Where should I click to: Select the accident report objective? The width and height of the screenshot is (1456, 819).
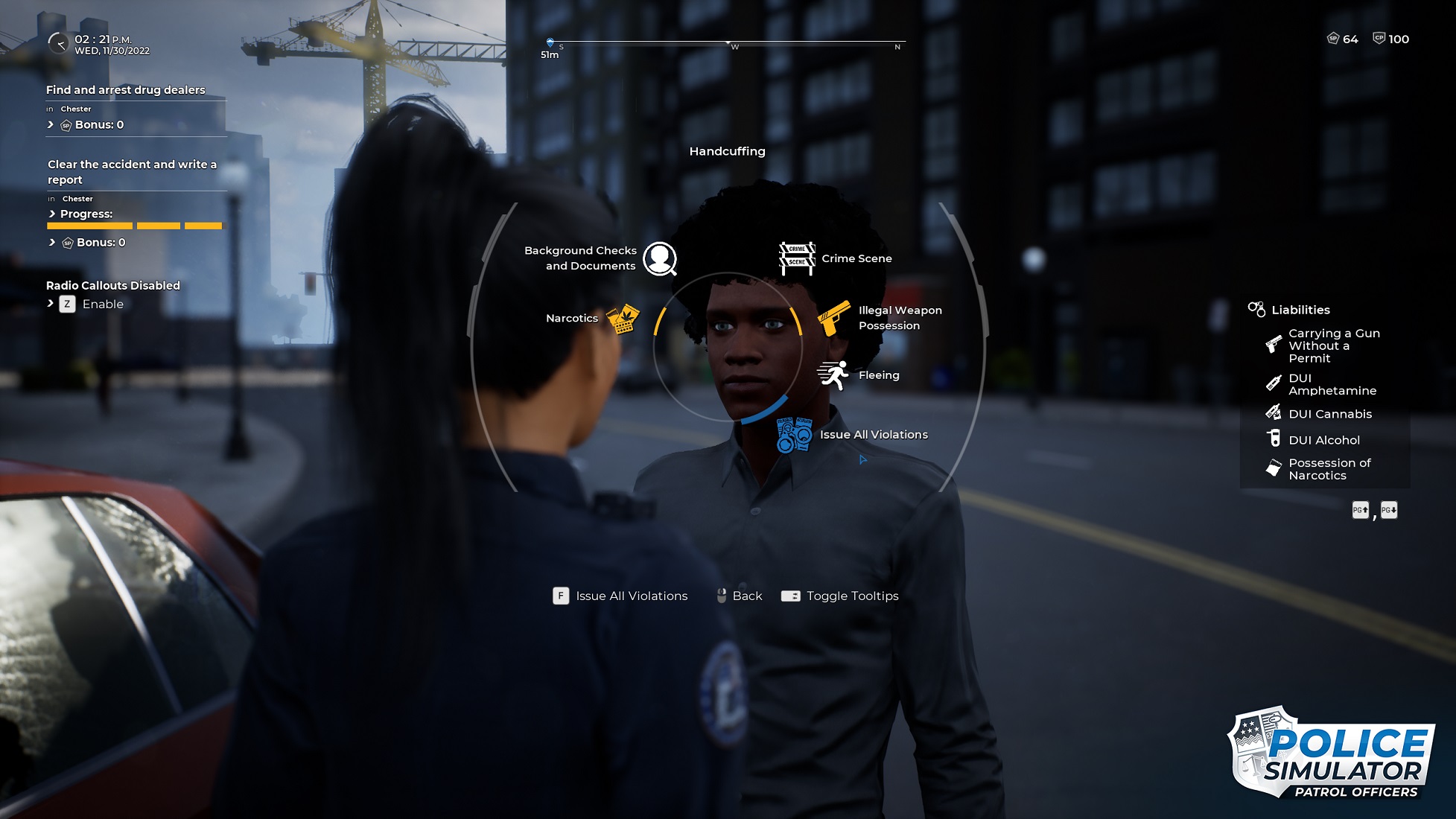[x=132, y=172]
